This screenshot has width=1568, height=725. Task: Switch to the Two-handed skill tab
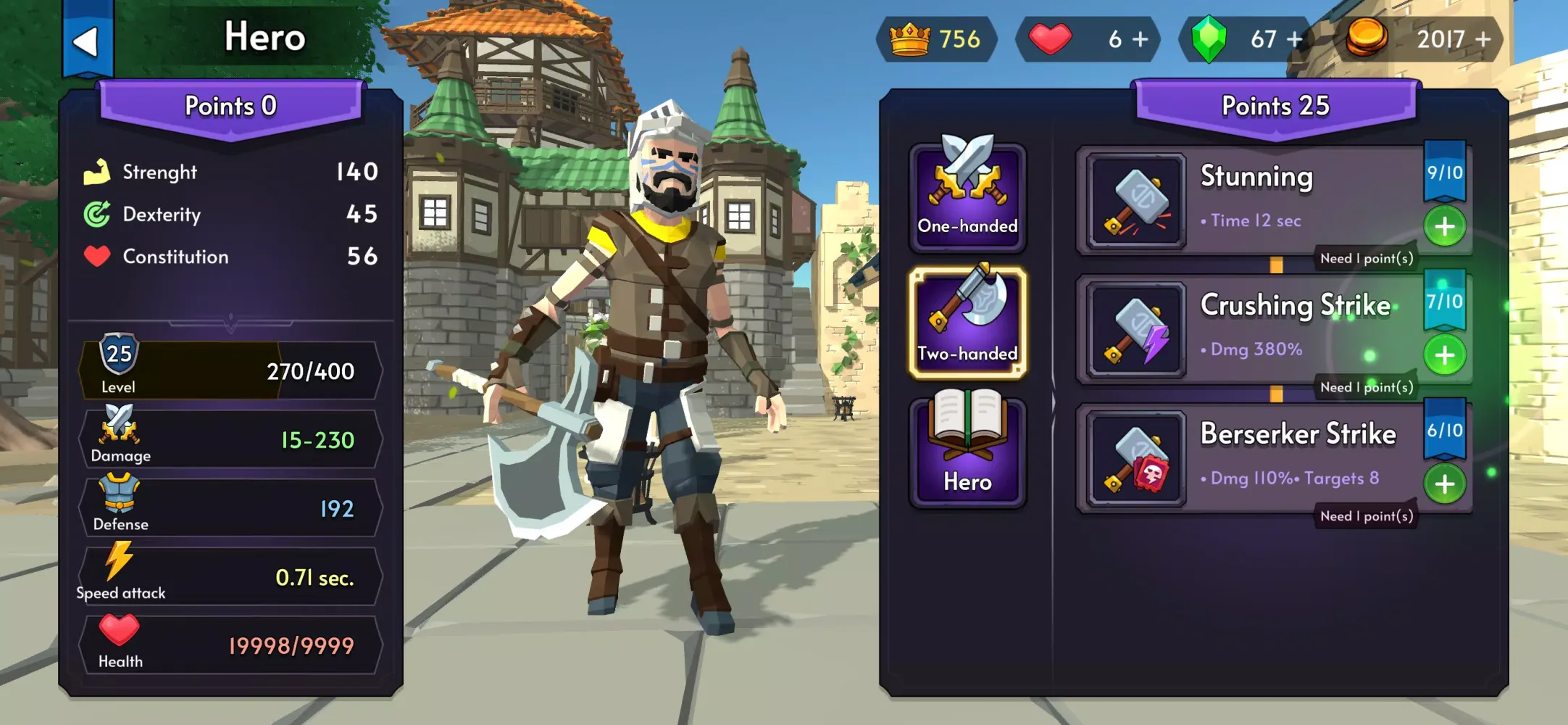pos(967,323)
